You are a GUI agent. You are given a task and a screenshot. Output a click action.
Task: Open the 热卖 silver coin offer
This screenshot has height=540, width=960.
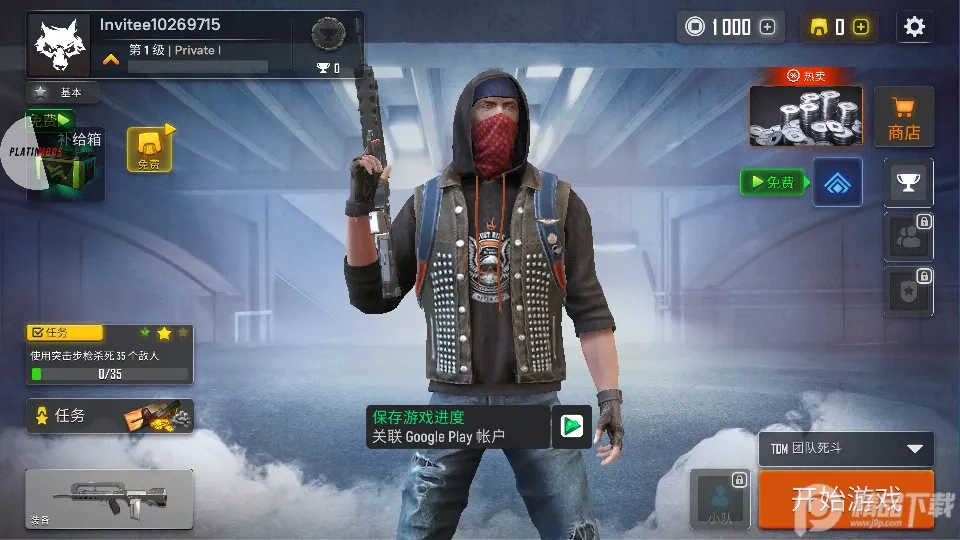[x=806, y=114]
